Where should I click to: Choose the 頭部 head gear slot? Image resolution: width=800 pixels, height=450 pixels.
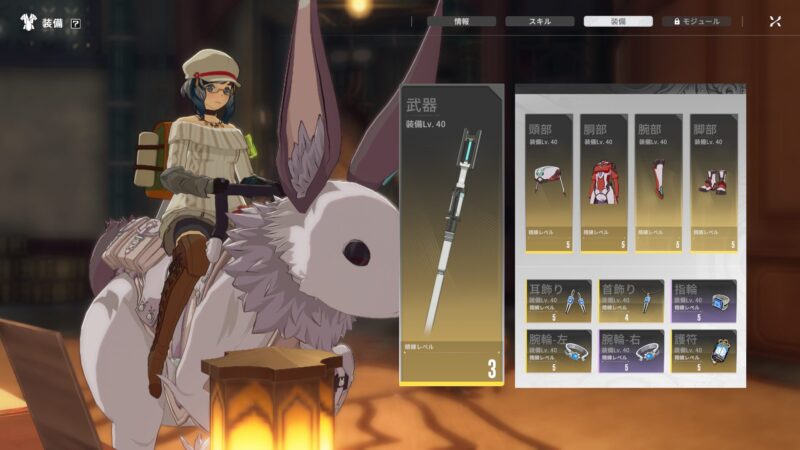(x=549, y=182)
